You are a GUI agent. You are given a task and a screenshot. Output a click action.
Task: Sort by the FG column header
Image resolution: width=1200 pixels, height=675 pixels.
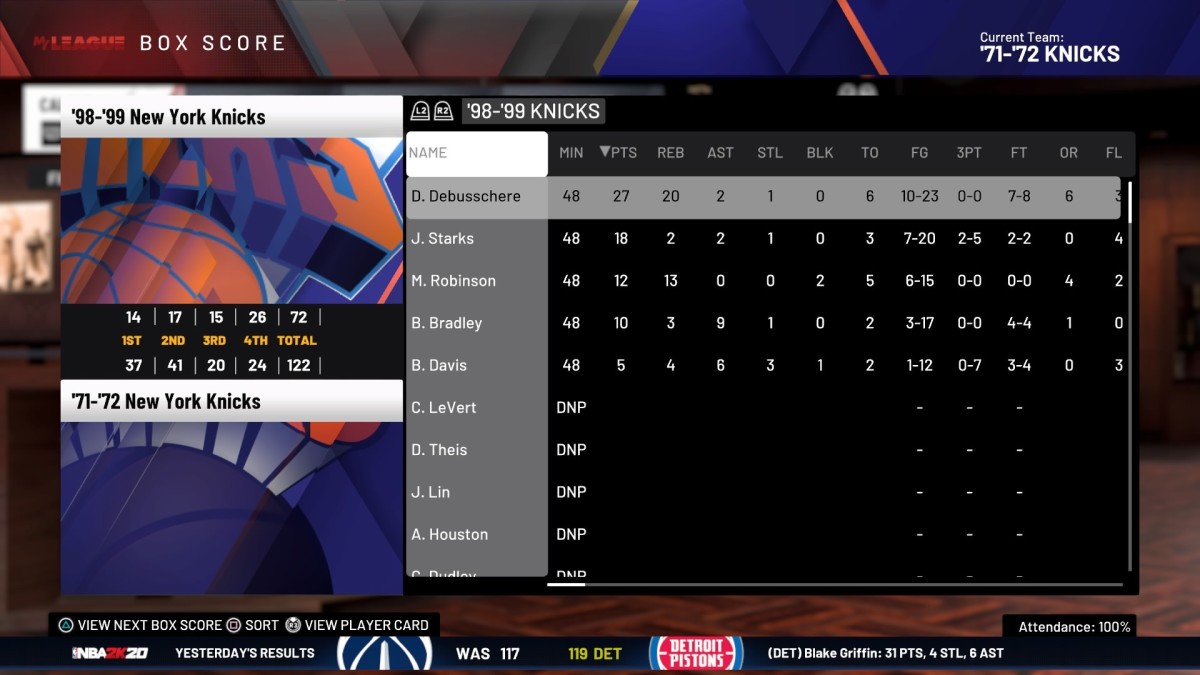919,153
